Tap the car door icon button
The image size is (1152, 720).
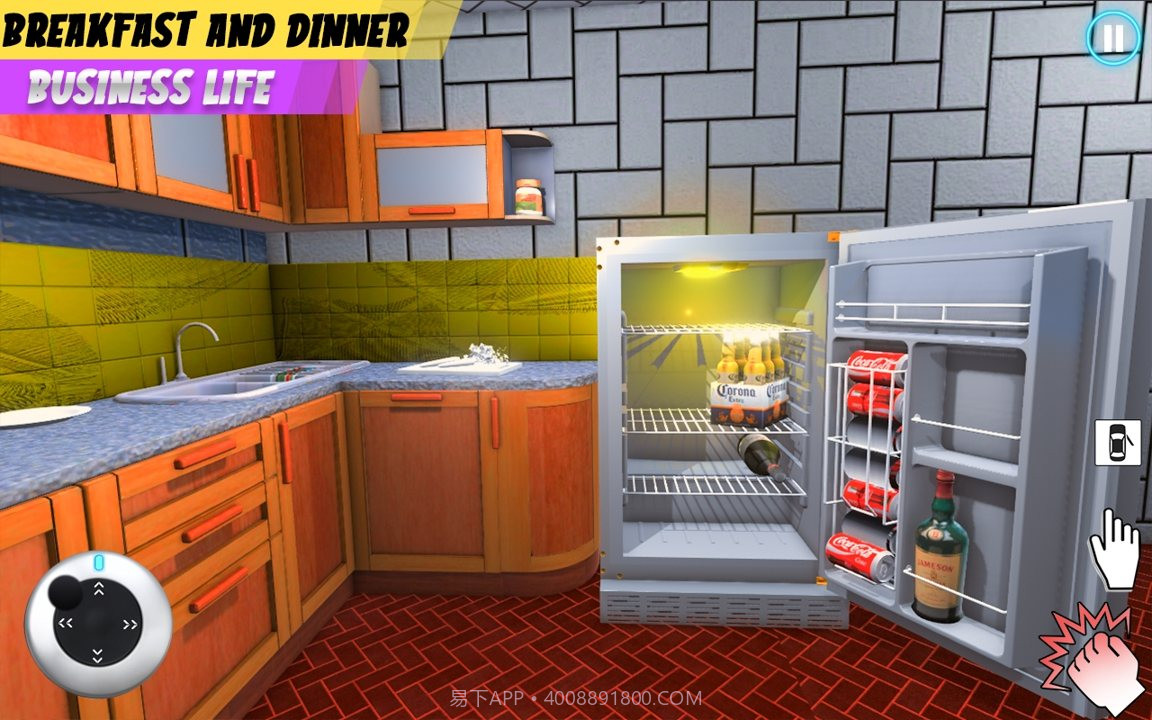pos(1117,442)
